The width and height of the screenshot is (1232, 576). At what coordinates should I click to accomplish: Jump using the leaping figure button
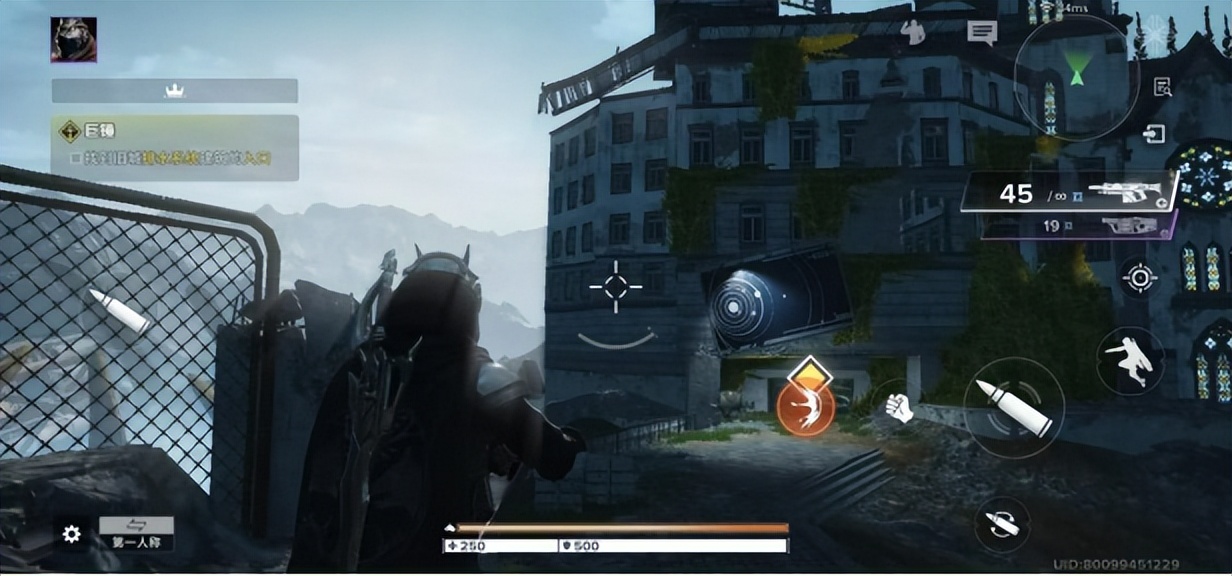click(1131, 360)
